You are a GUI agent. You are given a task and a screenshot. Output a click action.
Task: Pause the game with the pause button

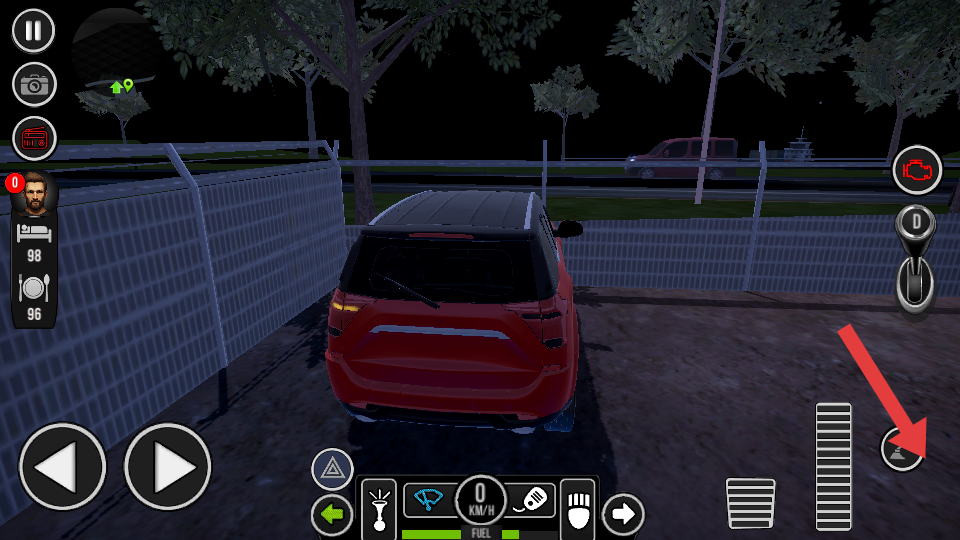point(34,30)
